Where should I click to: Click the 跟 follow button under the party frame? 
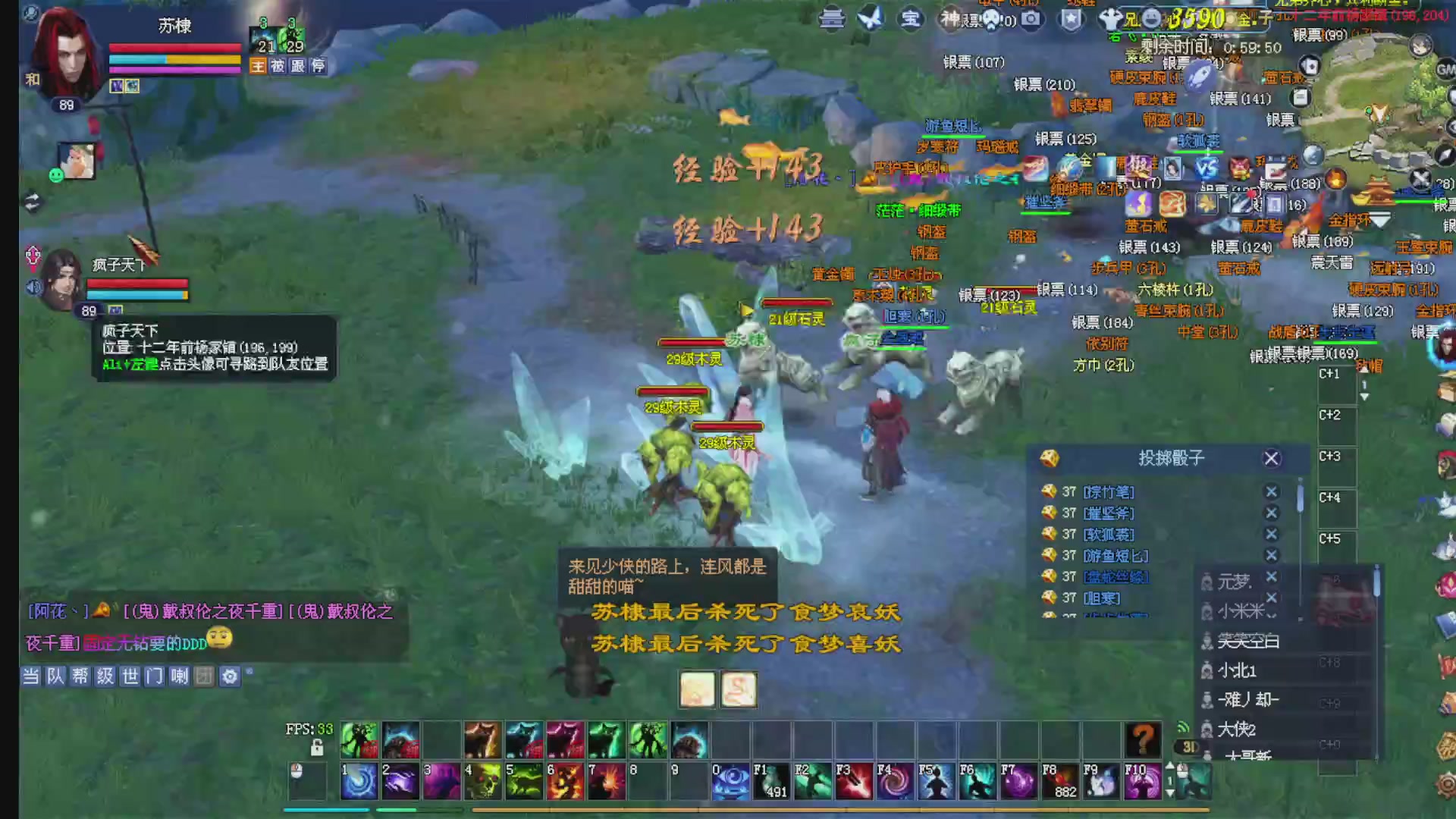[x=297, y=67]
